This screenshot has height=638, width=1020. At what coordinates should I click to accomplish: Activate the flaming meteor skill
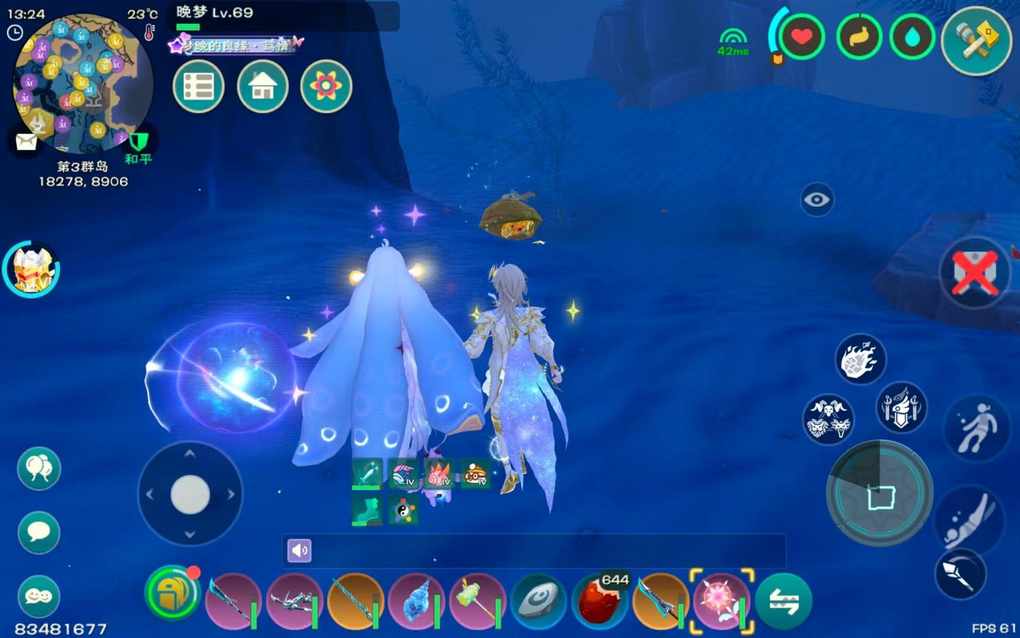(860, 360)
